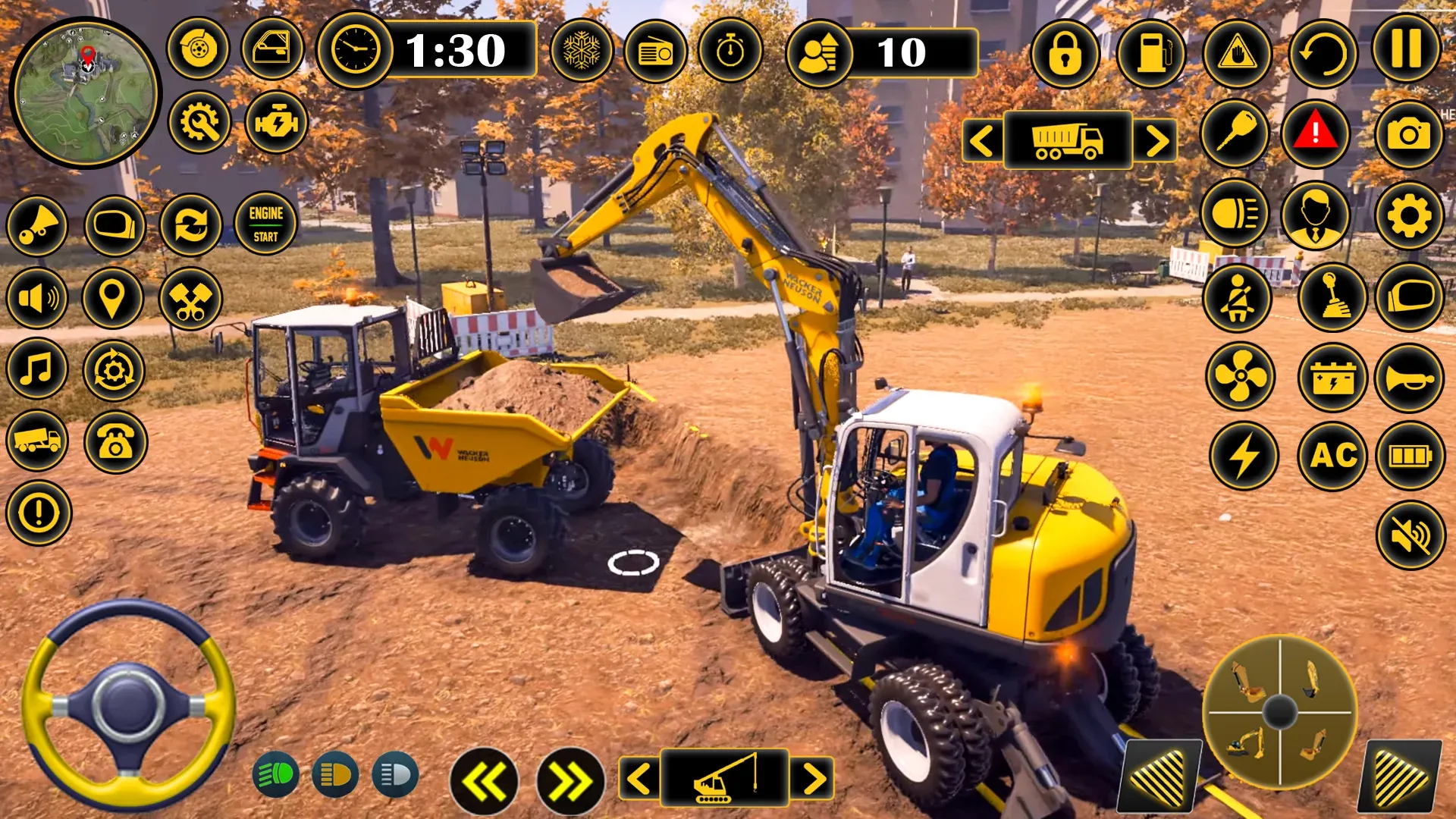Tap the pause button
Screen dimensions: 1456x819
pos(1407,52)
